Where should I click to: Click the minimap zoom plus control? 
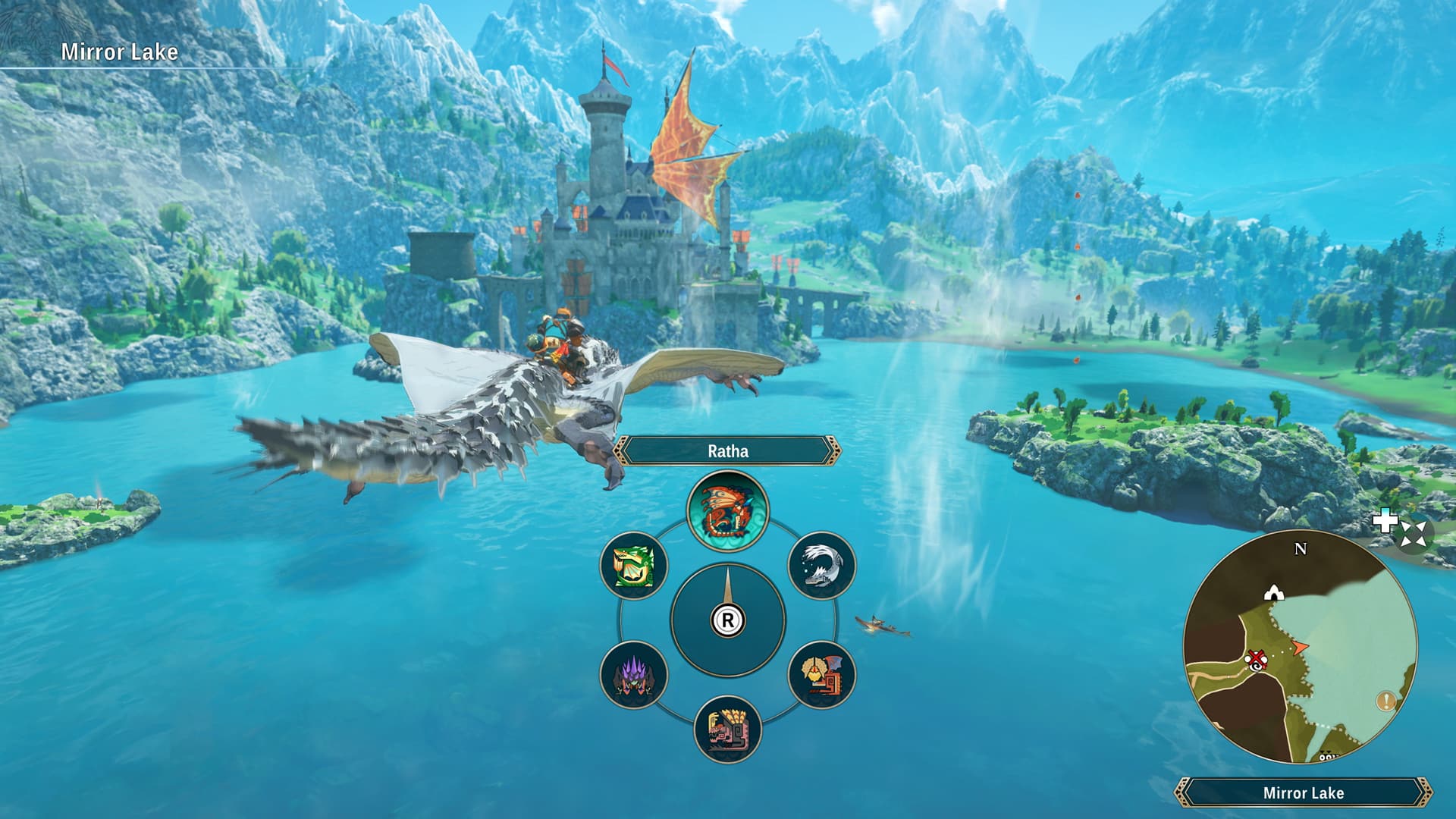click(1386, 519)
